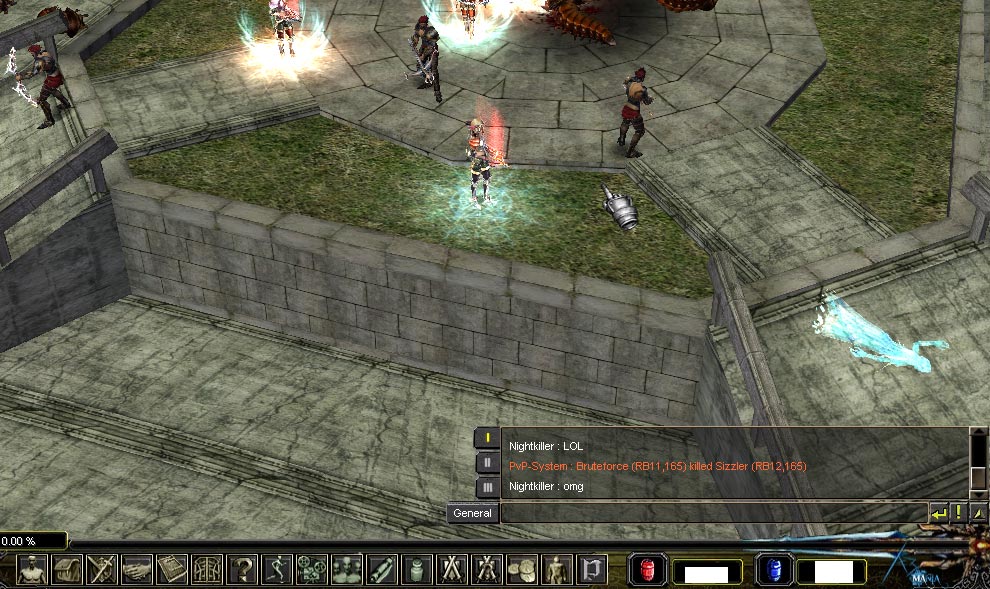Image resolution: width=990 pixels, height=589 pixels.
Task: Open the gears options icon
Action: point(312,570)
